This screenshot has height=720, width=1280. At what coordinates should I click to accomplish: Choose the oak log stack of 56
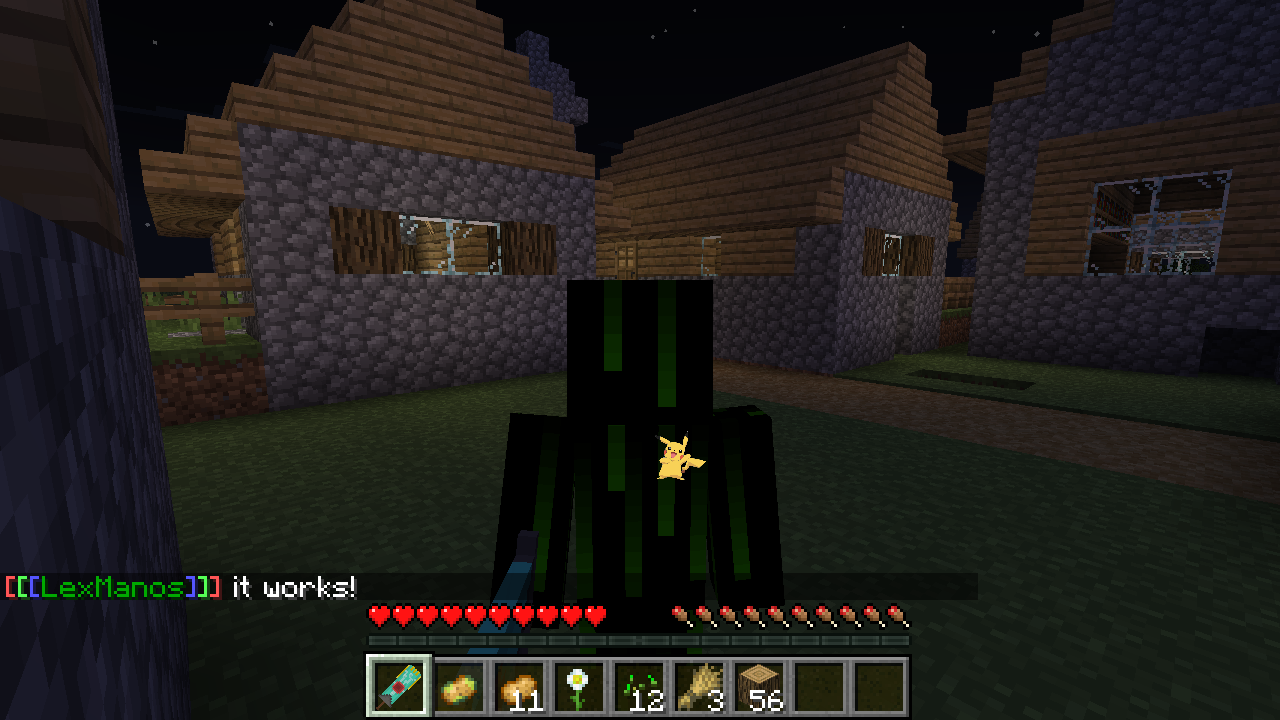(x=759, y=687)
